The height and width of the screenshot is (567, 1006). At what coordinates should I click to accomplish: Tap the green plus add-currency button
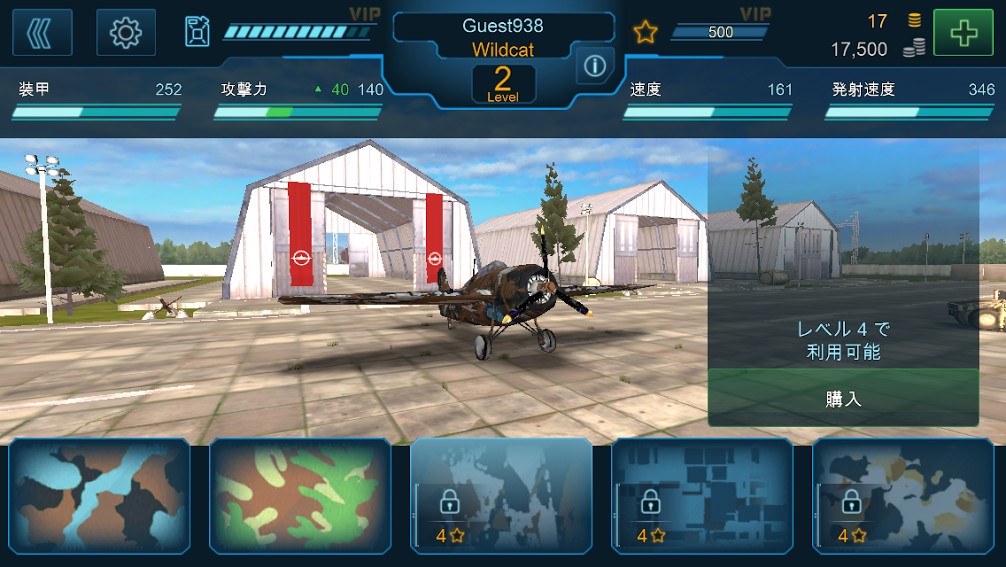[963, 32]
